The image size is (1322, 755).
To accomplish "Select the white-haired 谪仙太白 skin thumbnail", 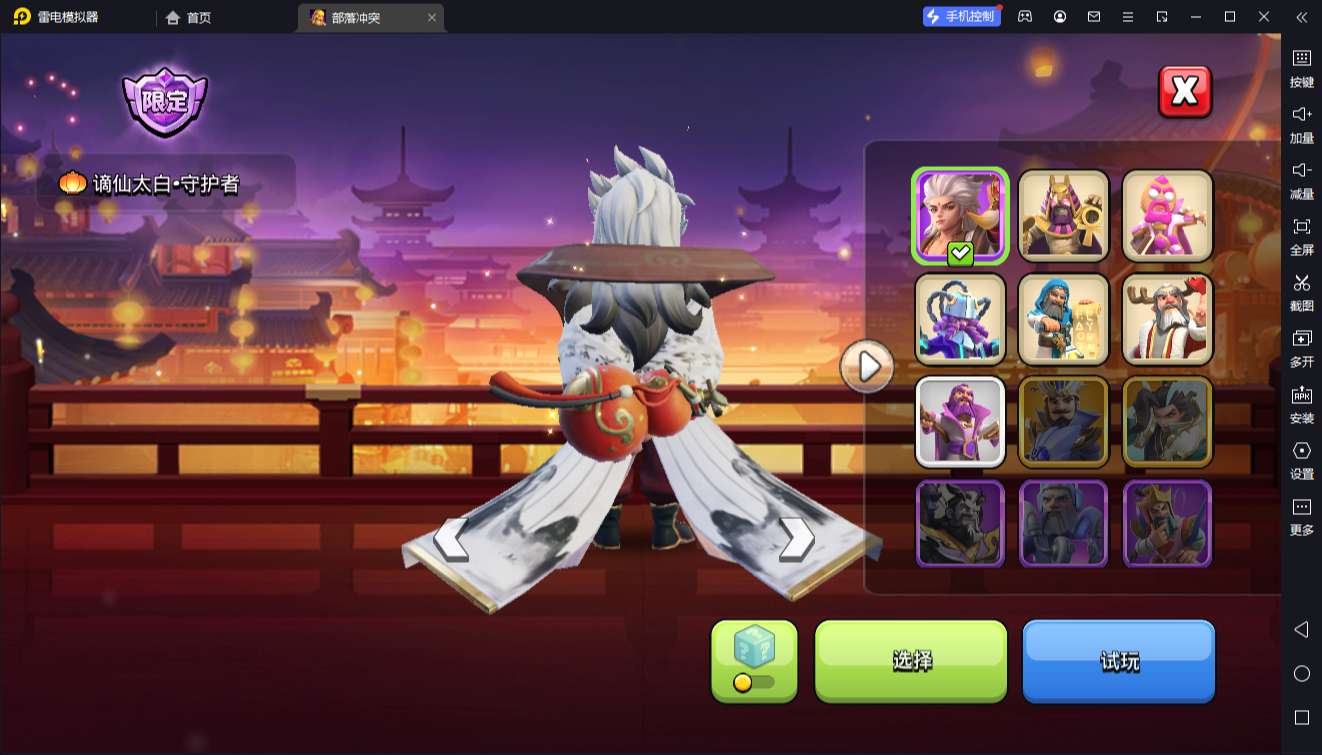I will 960,216.
